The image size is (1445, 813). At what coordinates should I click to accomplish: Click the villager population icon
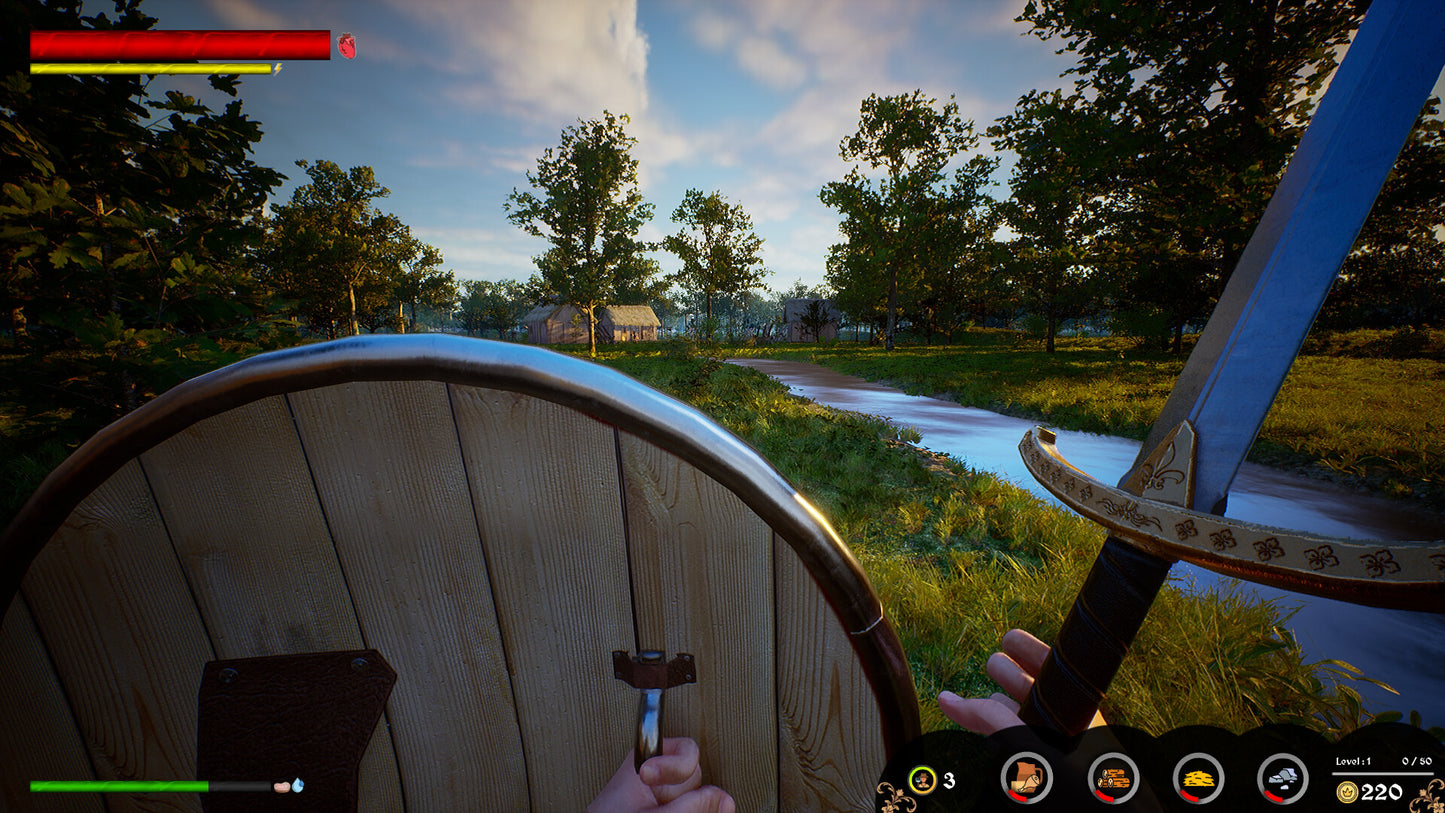(x=921, y=779)
